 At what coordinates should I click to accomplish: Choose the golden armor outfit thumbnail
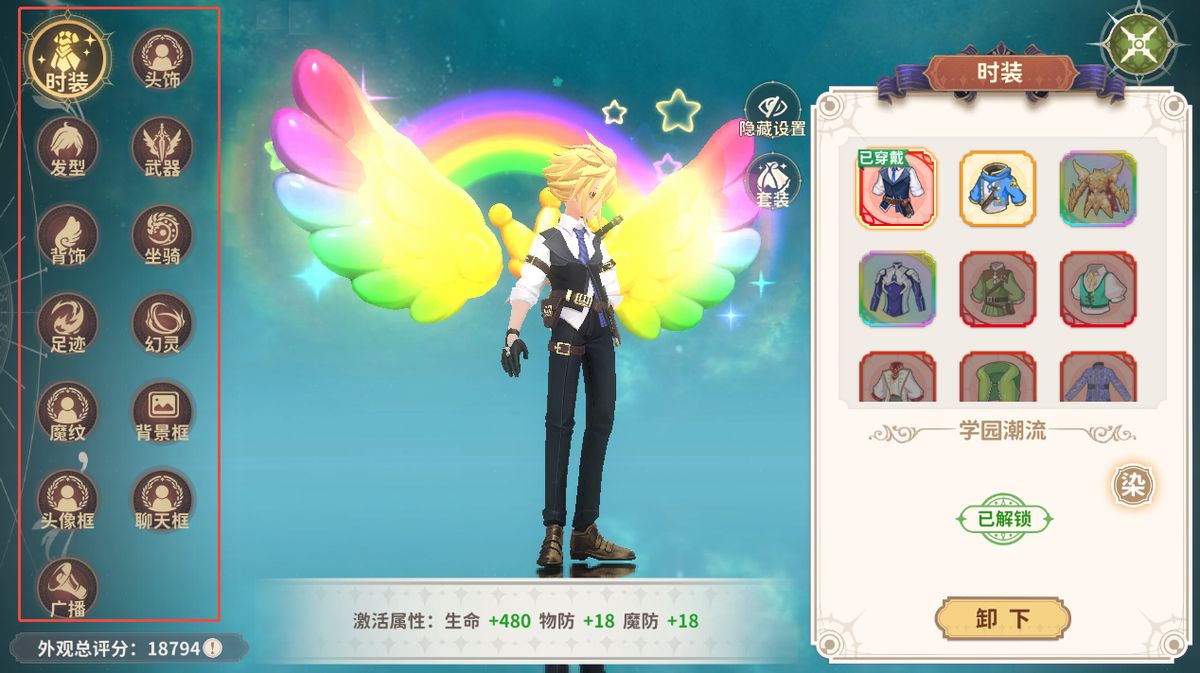point(1098,188)
